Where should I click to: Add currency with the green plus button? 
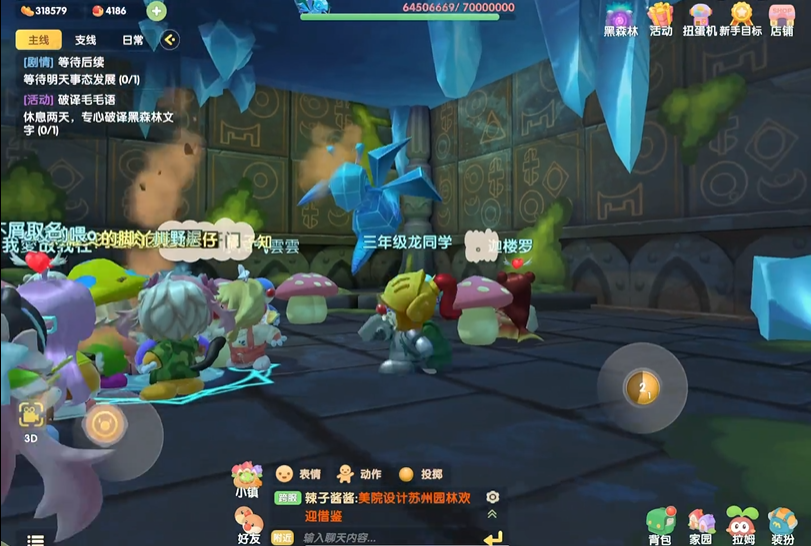[x=156, y=11]
